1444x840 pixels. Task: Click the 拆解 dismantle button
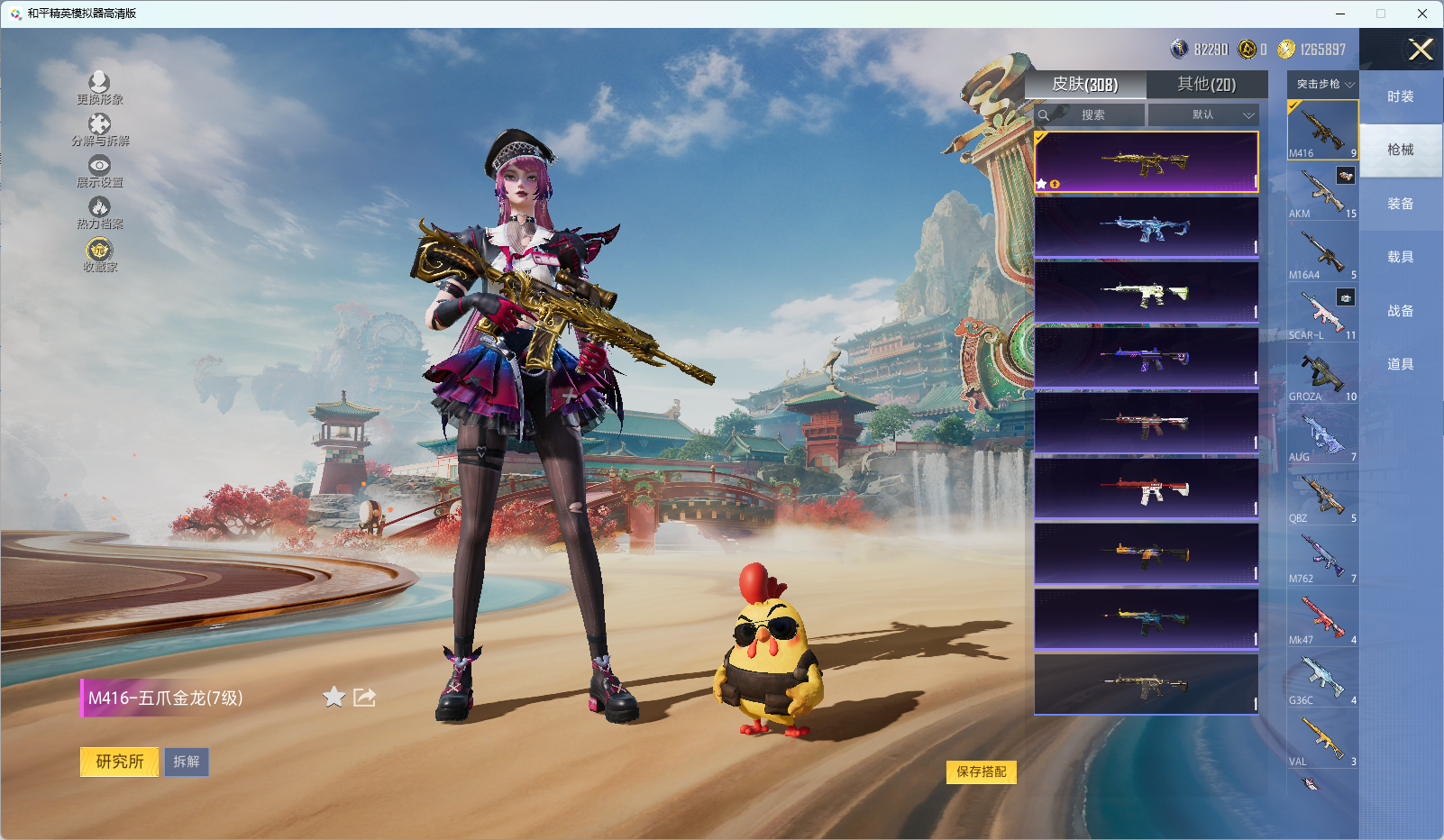187,762
